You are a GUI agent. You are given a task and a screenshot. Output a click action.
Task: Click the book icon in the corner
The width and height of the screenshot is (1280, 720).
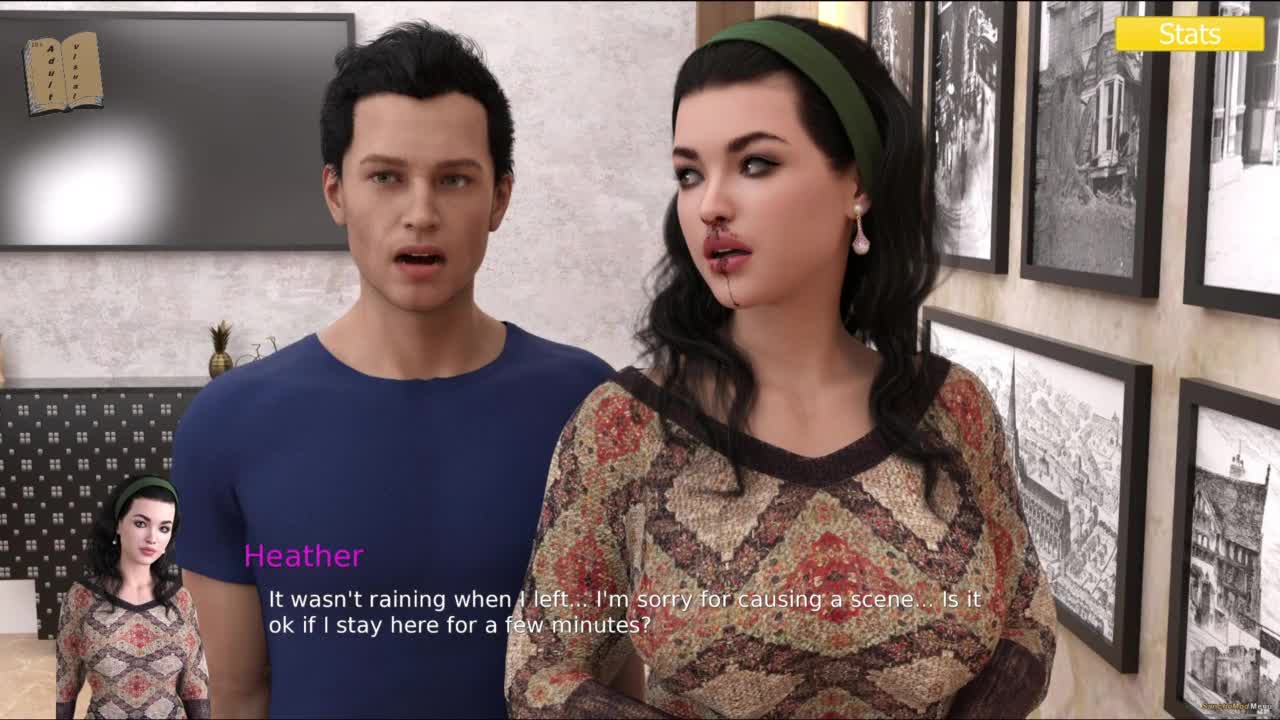(62, 73)
